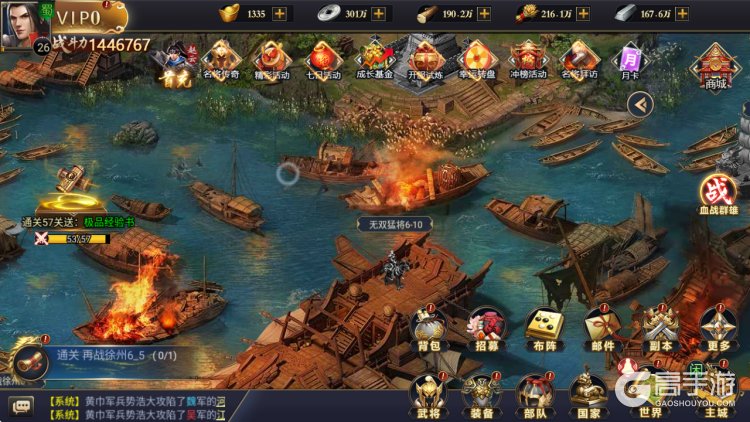This screenshot has width=750, height=422.
Task: Open the chat bubble button
Action: (x=21, y=406)
